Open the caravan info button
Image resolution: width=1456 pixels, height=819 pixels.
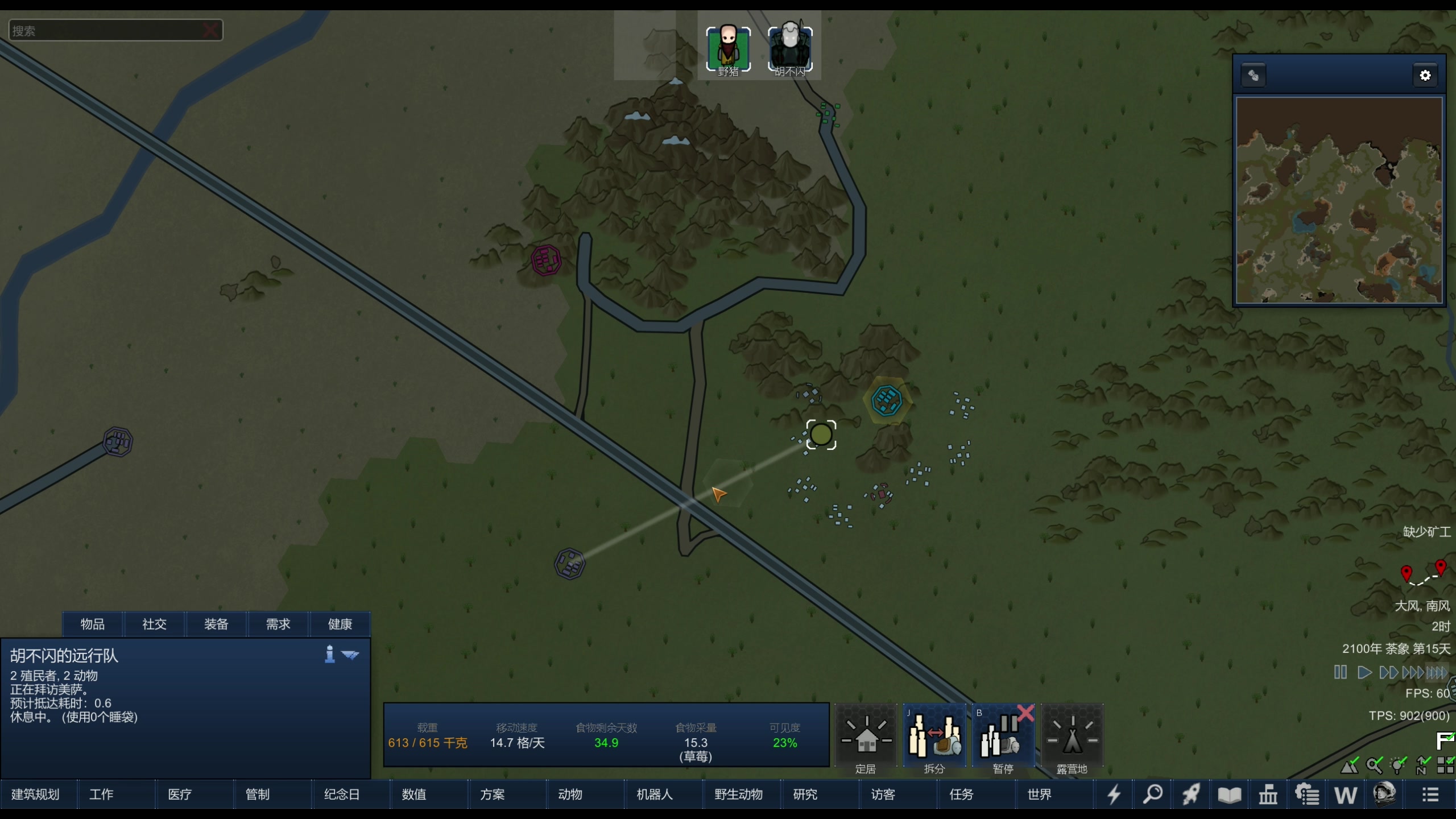pos(329,654)
